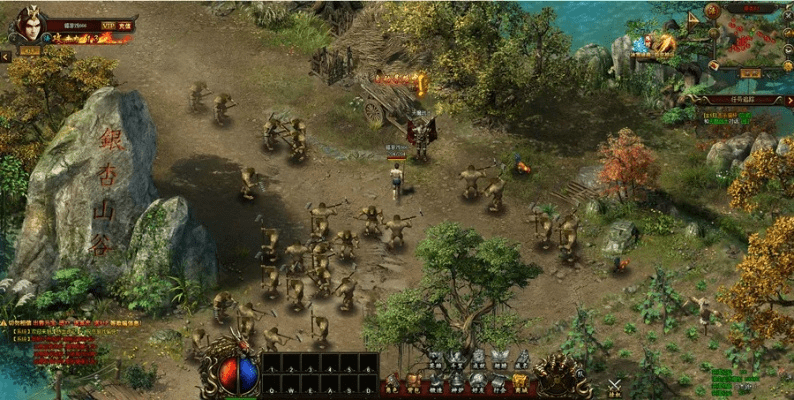Click the blue crystal event icon
Viewport: 794px width, 400px height.
click(x=639, y=45)
